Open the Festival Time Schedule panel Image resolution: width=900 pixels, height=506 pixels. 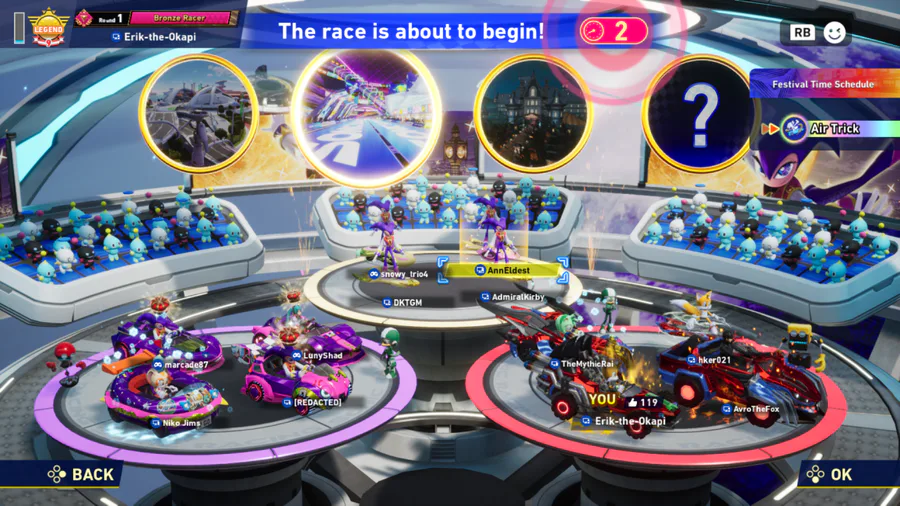click(822, 85)
